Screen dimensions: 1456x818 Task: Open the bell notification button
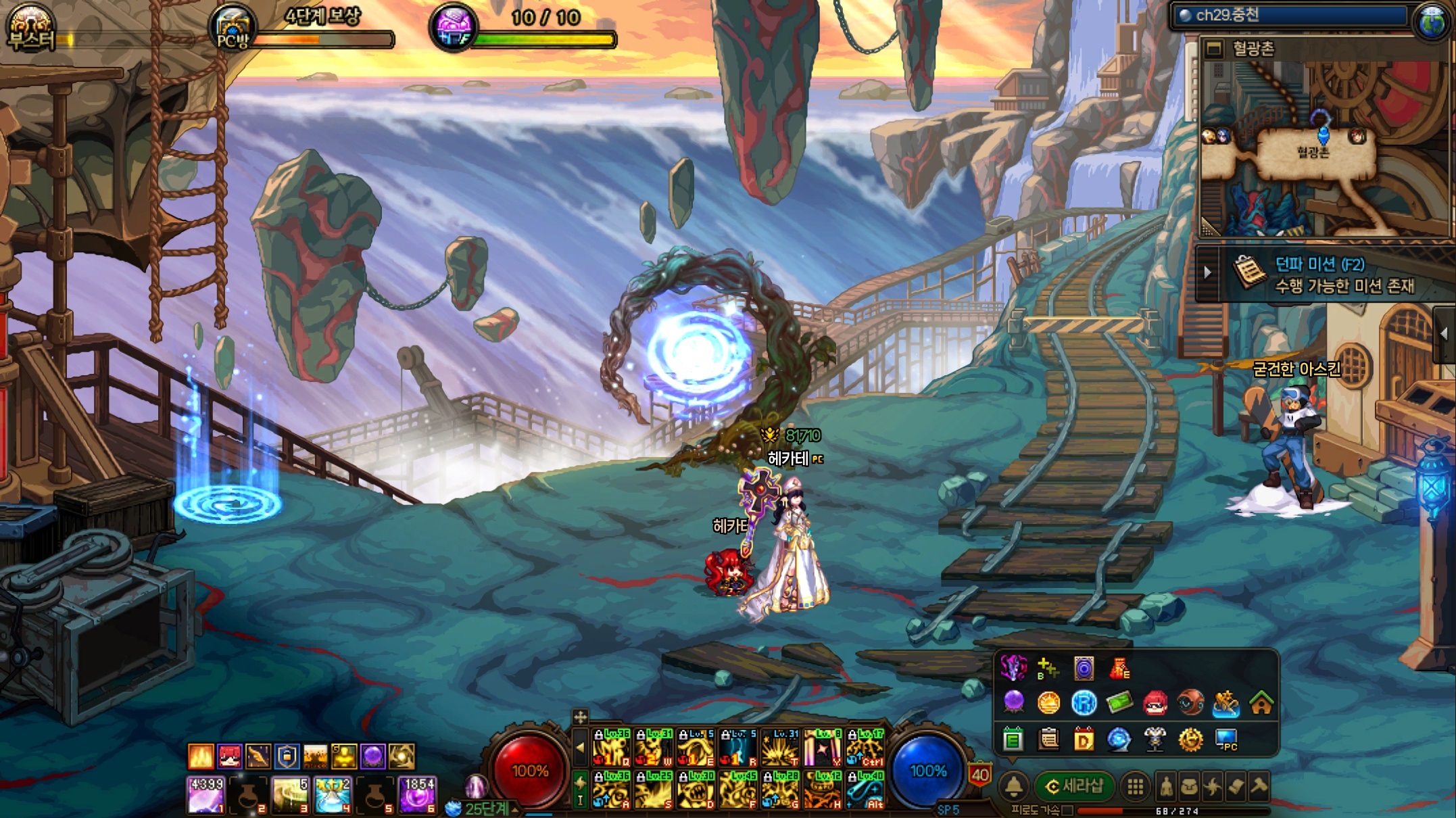click(x=1014, y=786)
